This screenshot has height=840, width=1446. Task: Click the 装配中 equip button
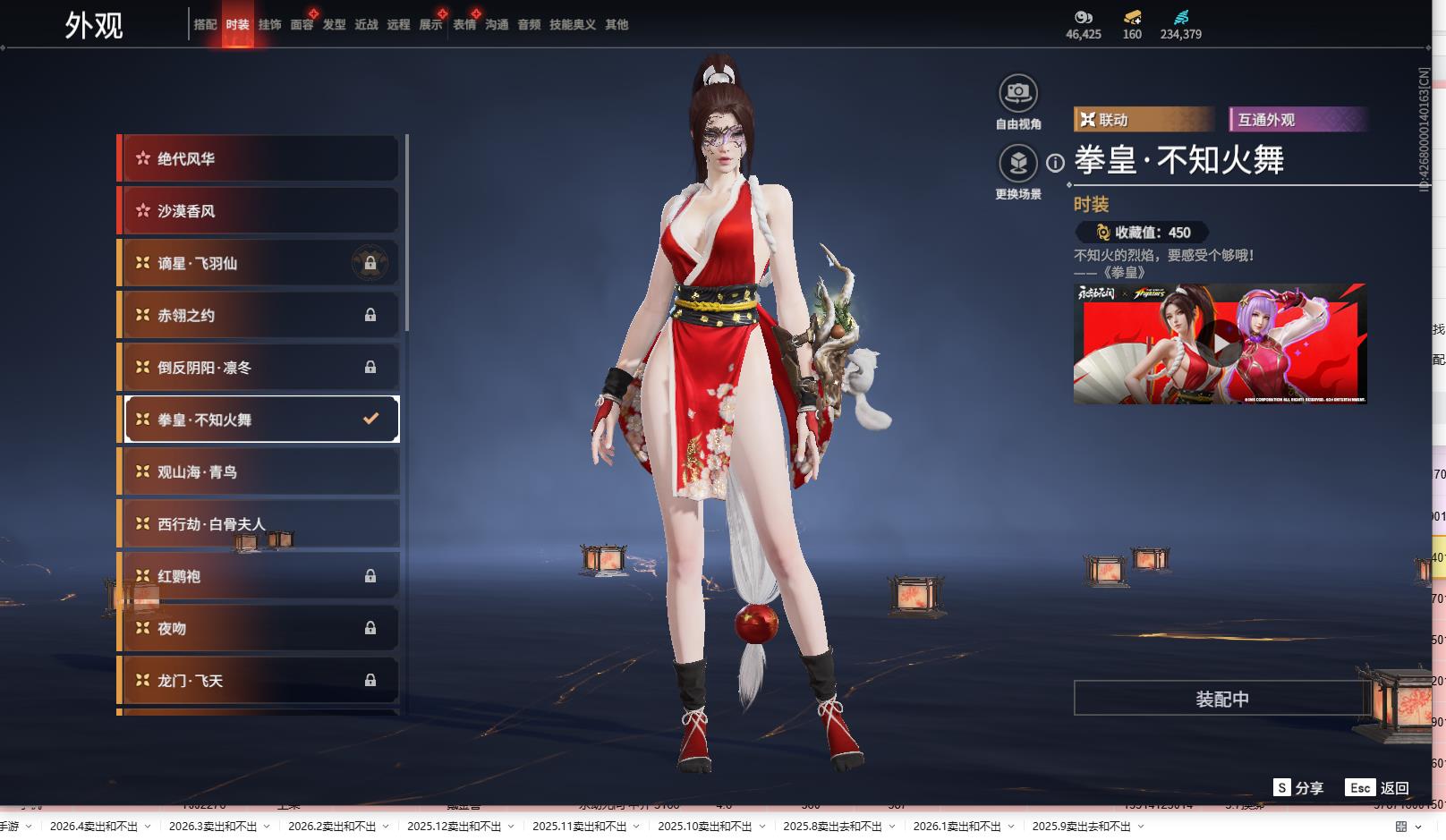point(1221,699)
